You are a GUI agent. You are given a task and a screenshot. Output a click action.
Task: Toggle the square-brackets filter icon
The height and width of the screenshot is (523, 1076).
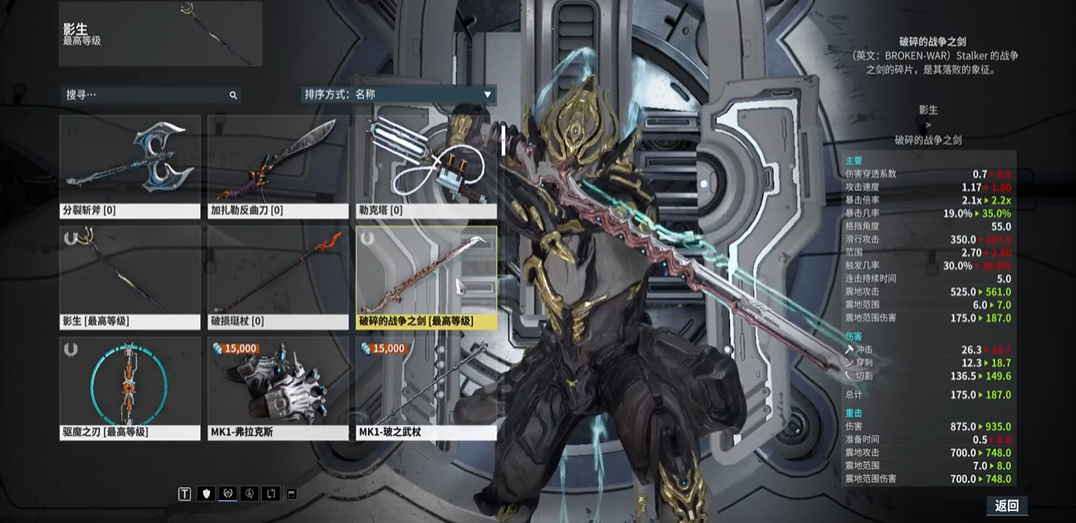pos(269,493)
